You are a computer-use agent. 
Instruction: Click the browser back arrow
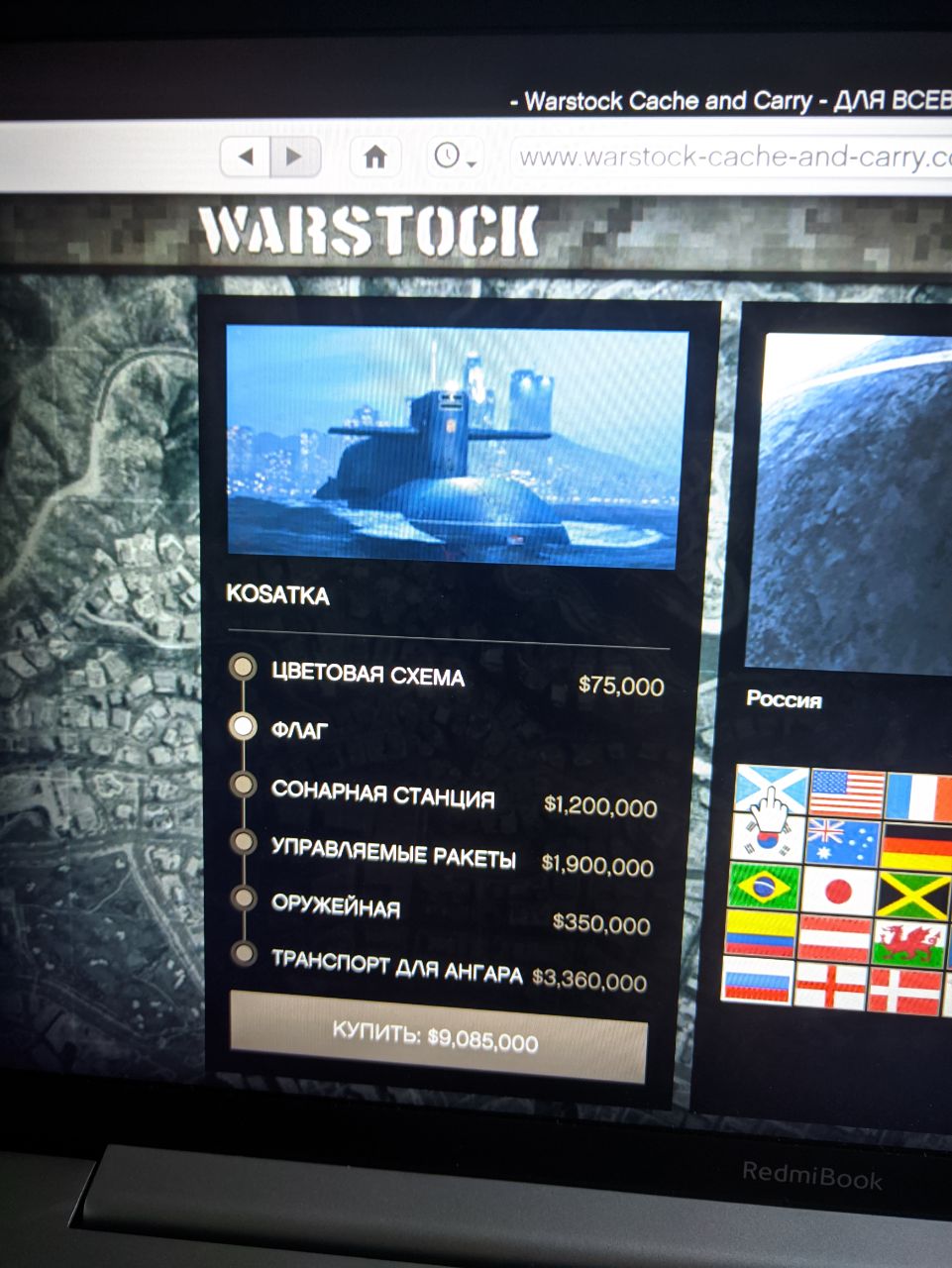tap(248, 156)
